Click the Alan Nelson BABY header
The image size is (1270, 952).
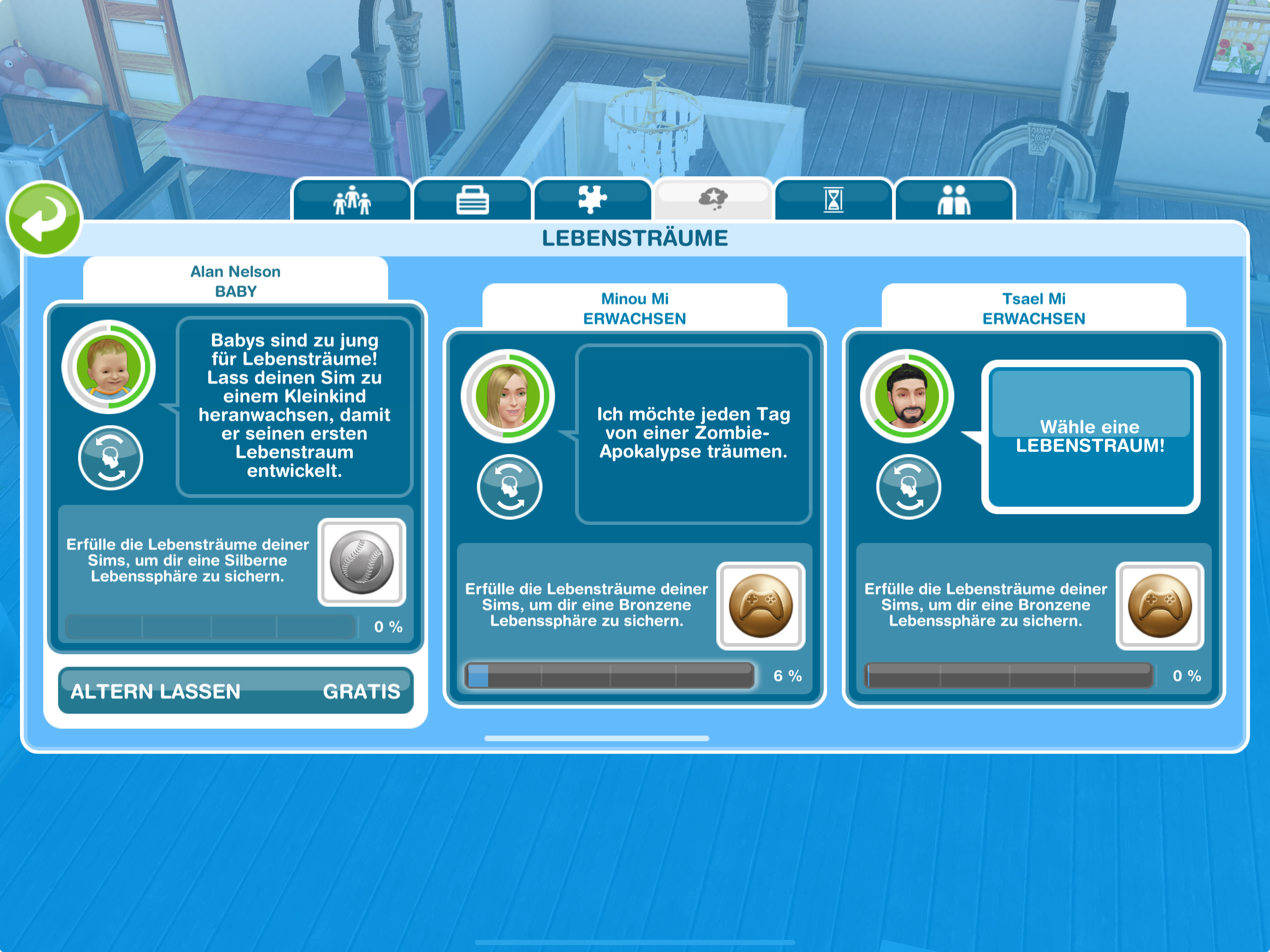235,281
